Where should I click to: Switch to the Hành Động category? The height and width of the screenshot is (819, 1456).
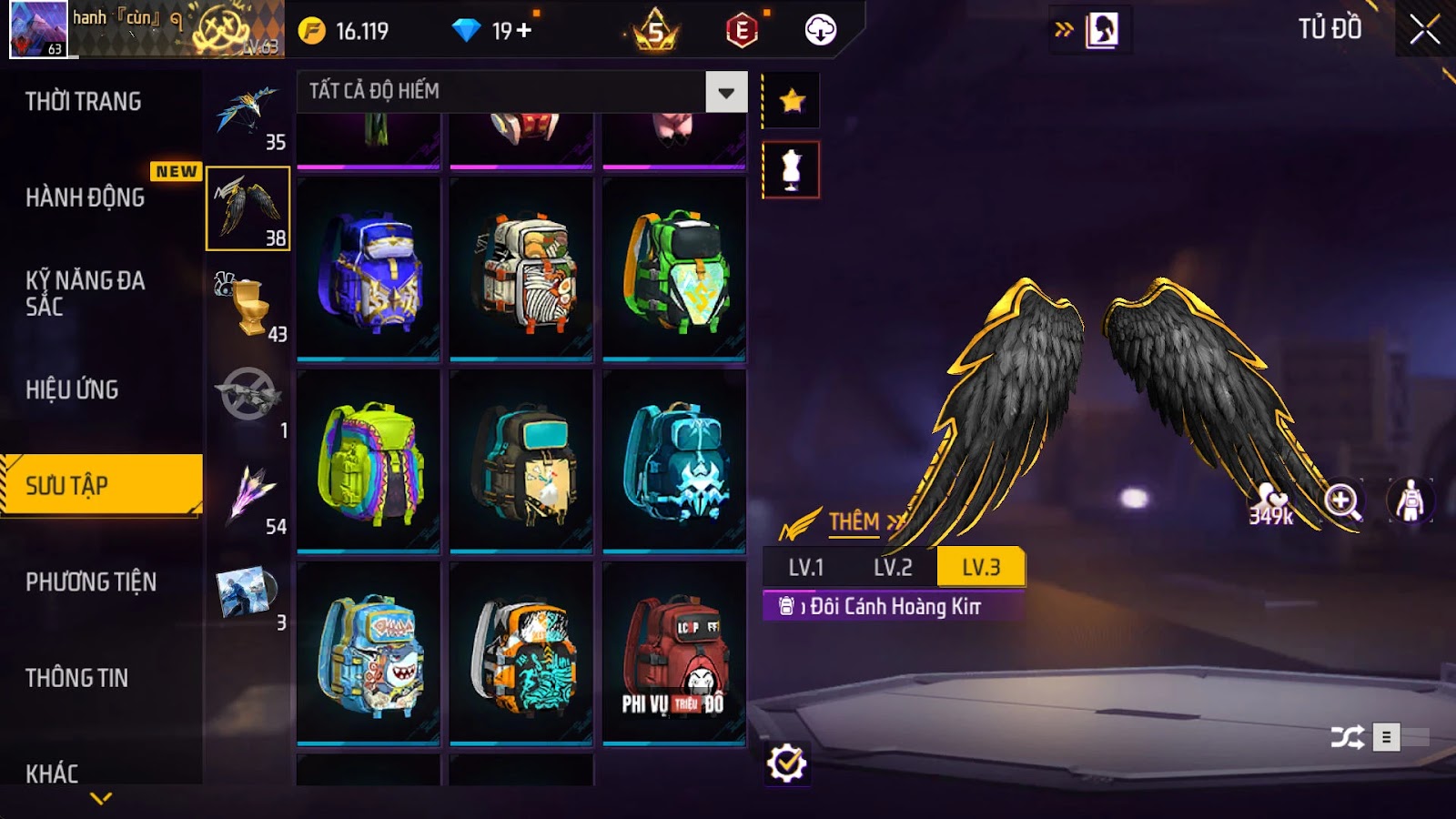point(85,197)
